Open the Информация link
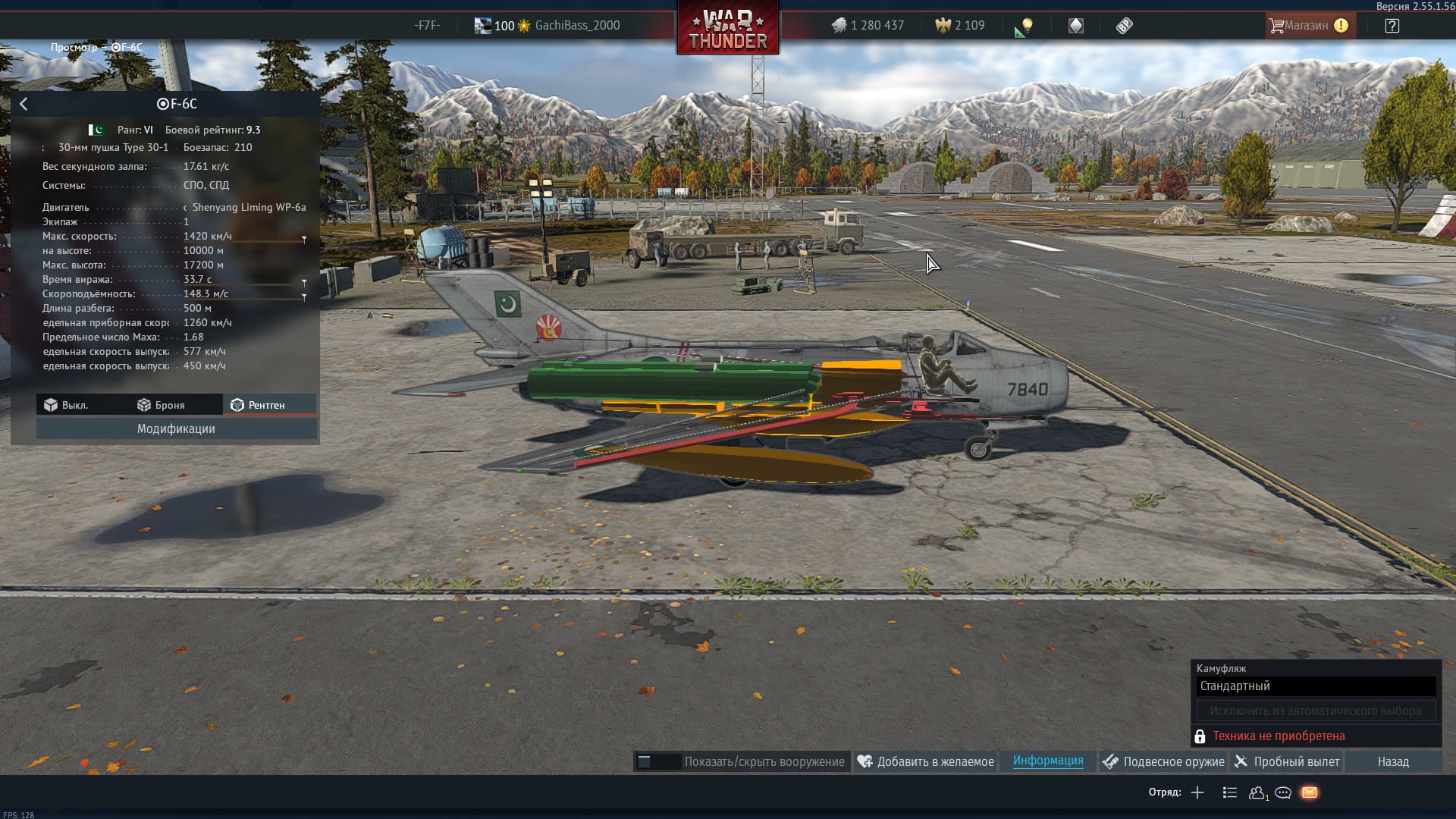Viewport: 1456px width, 819px height. click(x=1047, y=761)
